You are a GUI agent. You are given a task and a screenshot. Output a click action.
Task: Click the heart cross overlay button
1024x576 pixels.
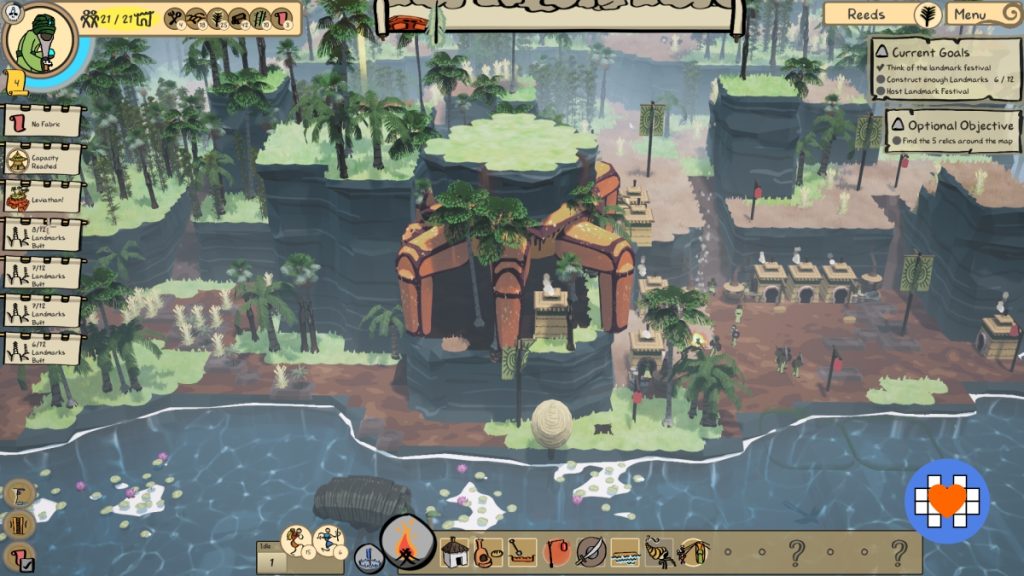(947, 501)
